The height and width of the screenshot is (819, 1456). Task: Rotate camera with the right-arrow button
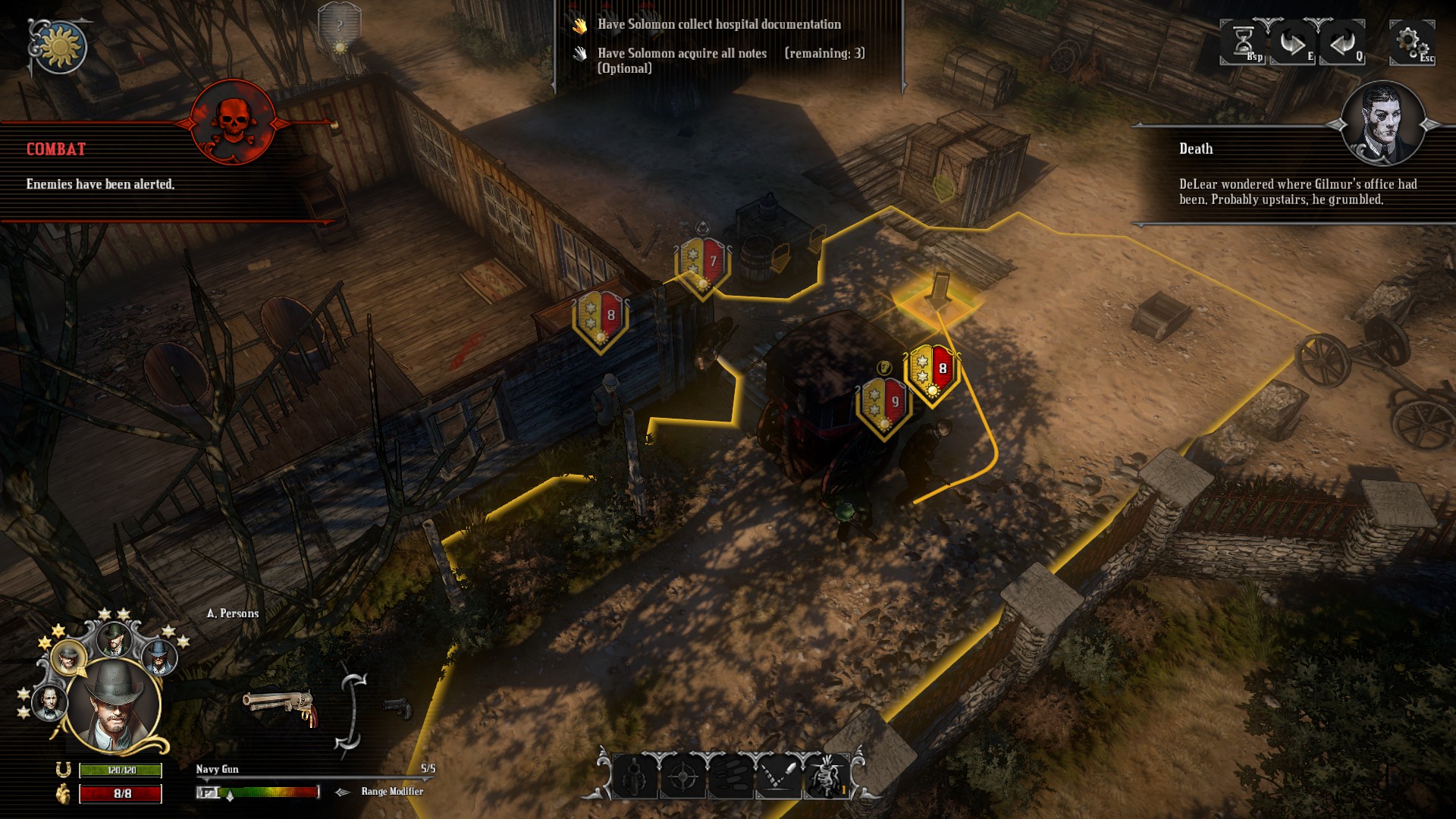point(1291,42)
